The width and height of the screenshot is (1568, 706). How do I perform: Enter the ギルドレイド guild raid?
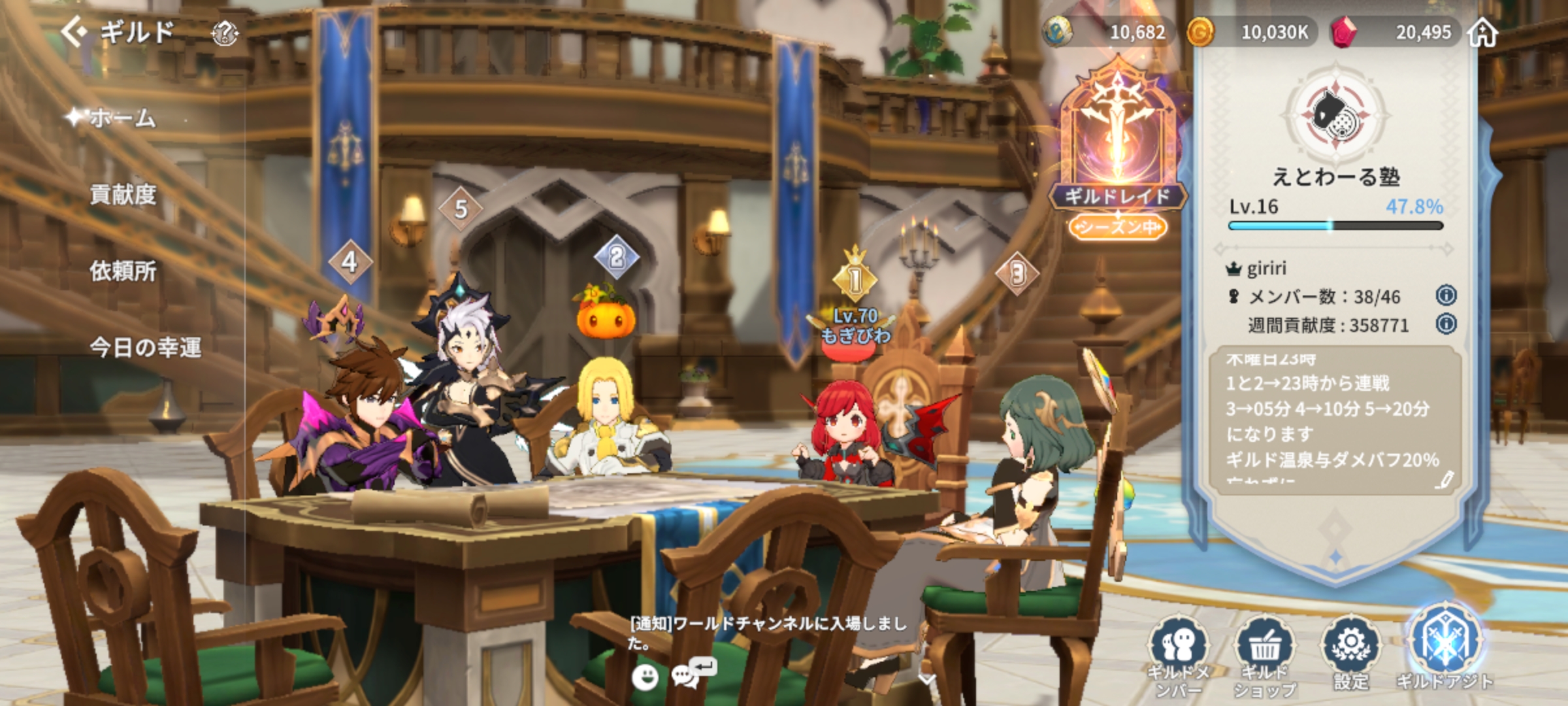1117,144
